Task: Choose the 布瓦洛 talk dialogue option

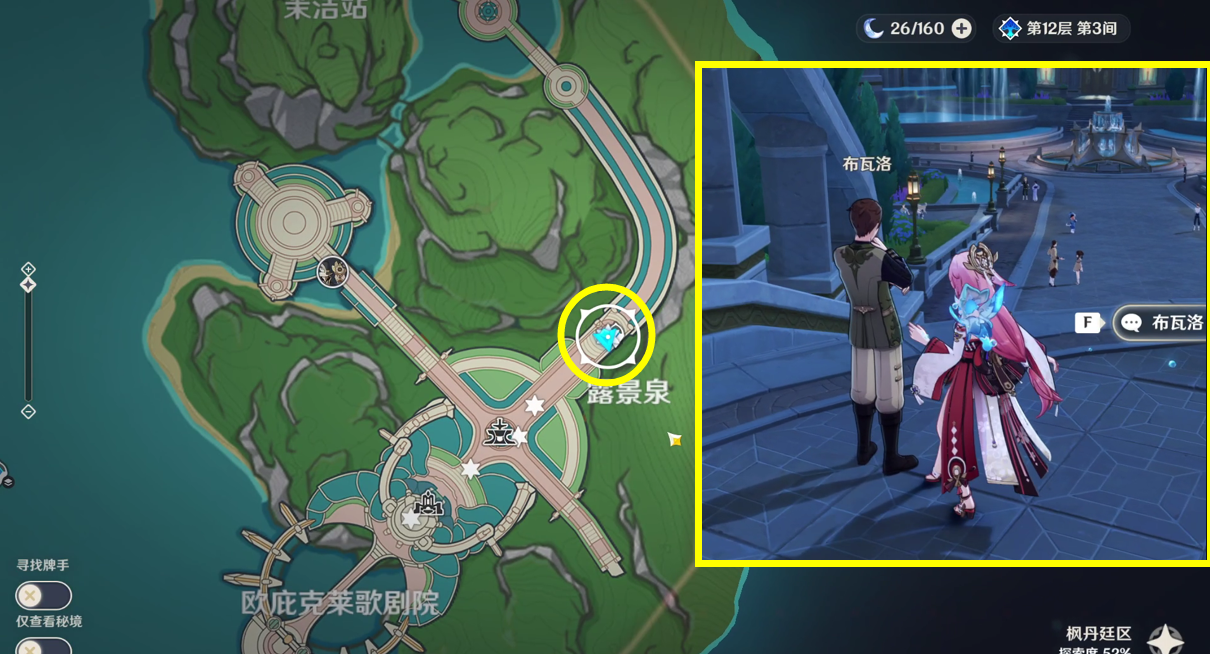Action: (x=1160, y=323)
